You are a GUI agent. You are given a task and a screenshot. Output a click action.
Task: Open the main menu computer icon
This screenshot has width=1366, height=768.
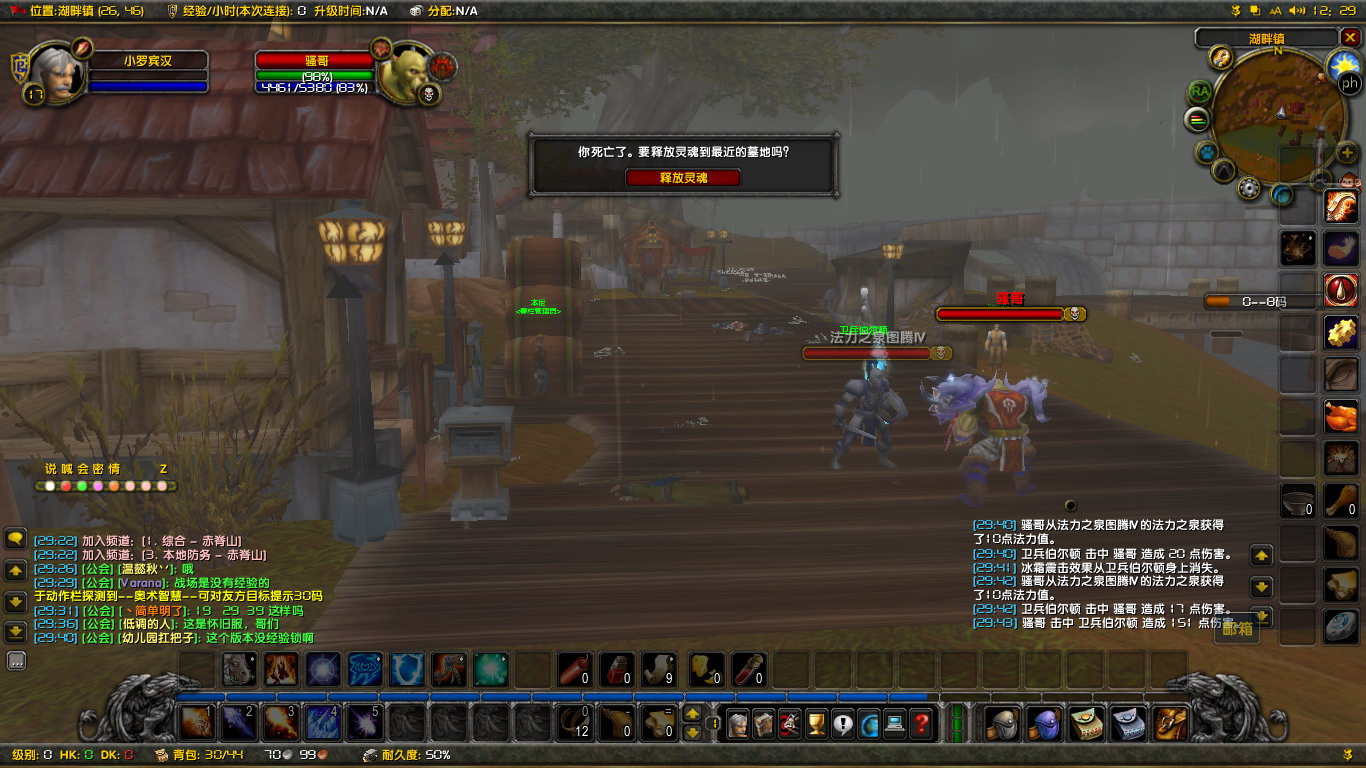[894, 723]
